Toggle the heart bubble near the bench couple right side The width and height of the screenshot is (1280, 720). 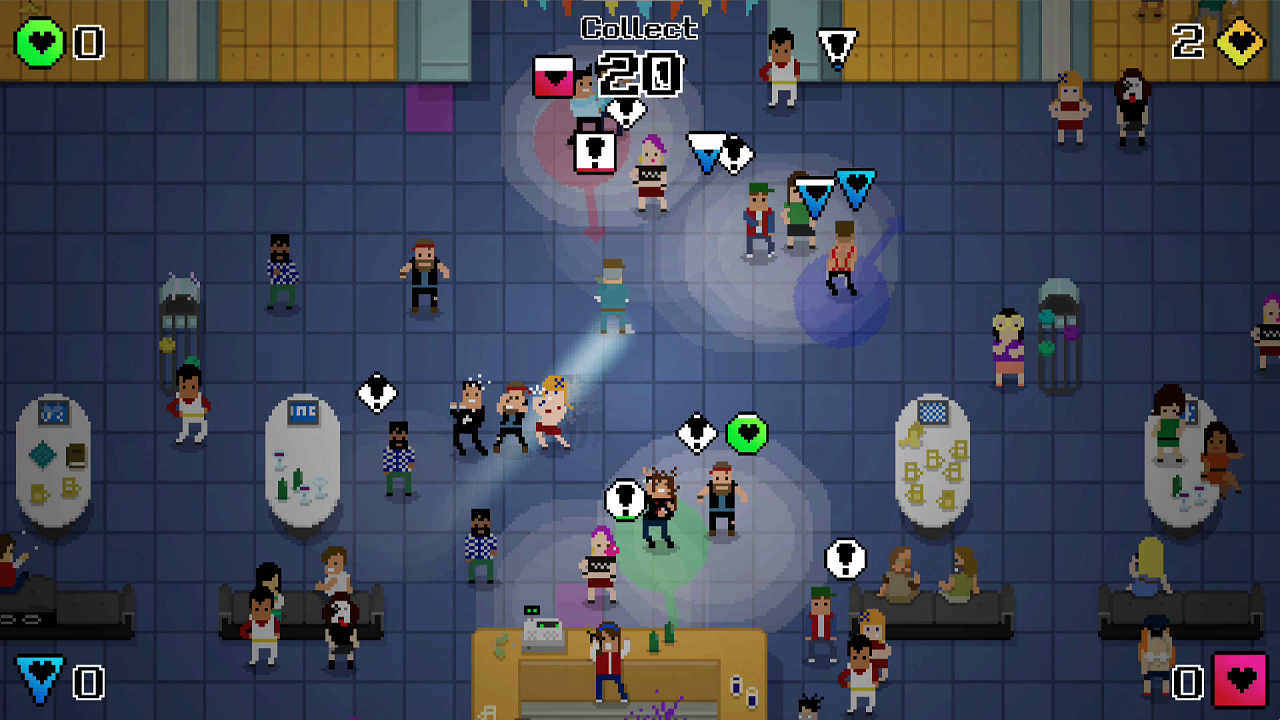[x=847, y=558]
